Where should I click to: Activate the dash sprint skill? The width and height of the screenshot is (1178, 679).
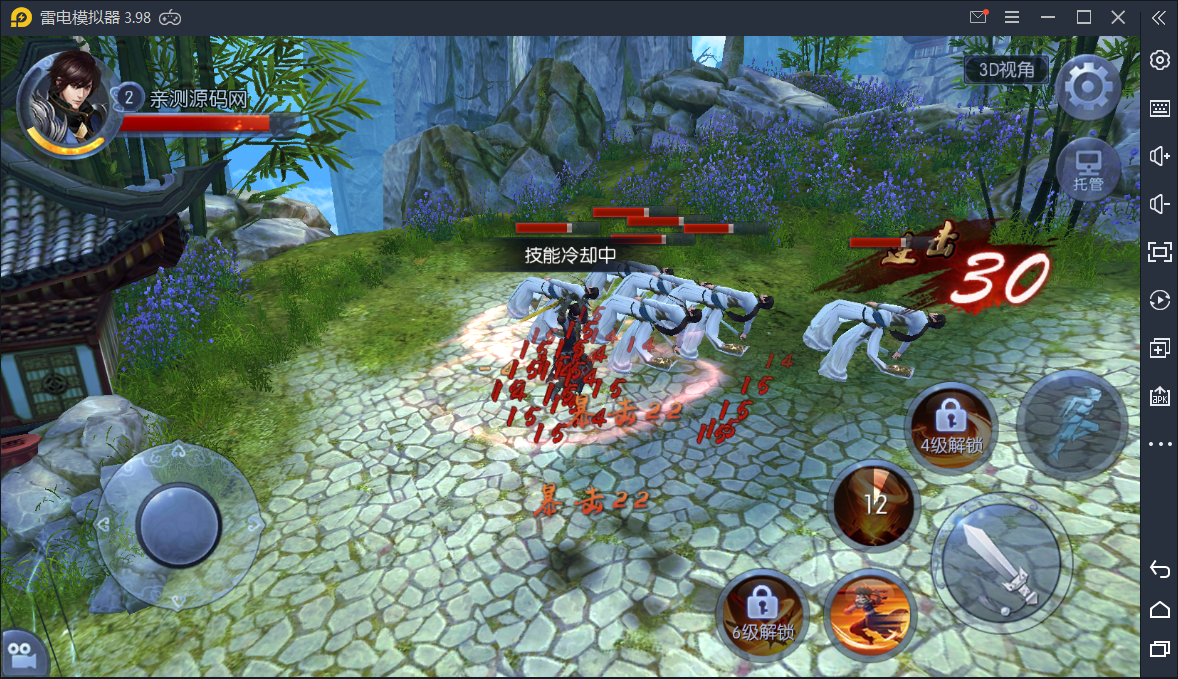[x=1071, y=424]
